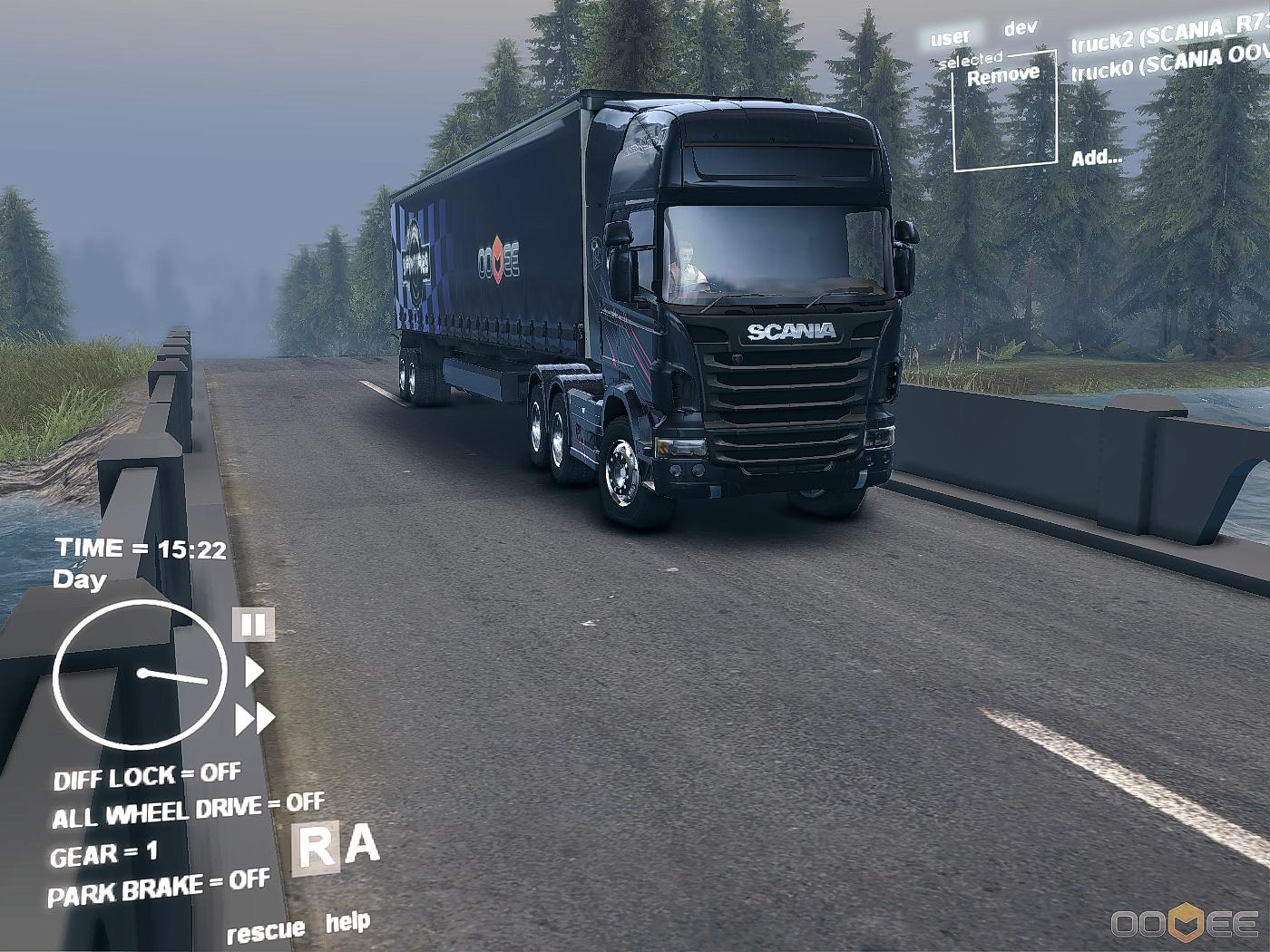The height and width of the screenshot is (952, 1270).
Task: Select the R reverse gear box
Action: [x=316, y=849]
